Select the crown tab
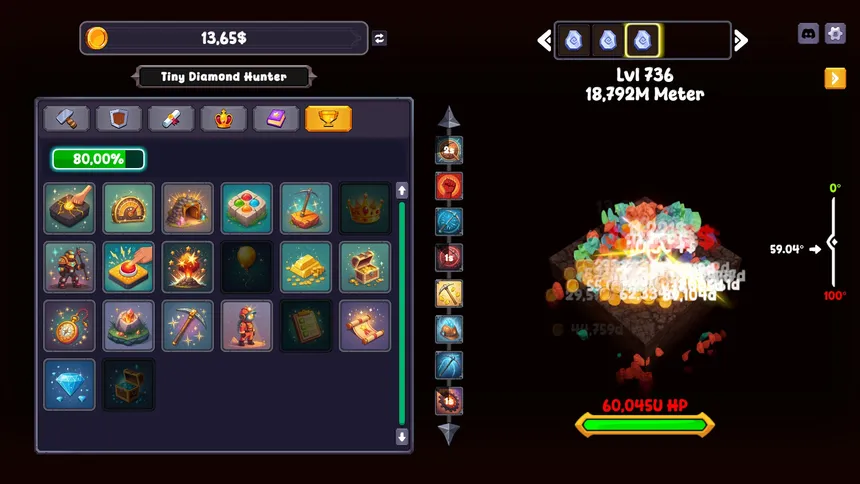Screen dimensions: 860x484 tap(223, 119)
